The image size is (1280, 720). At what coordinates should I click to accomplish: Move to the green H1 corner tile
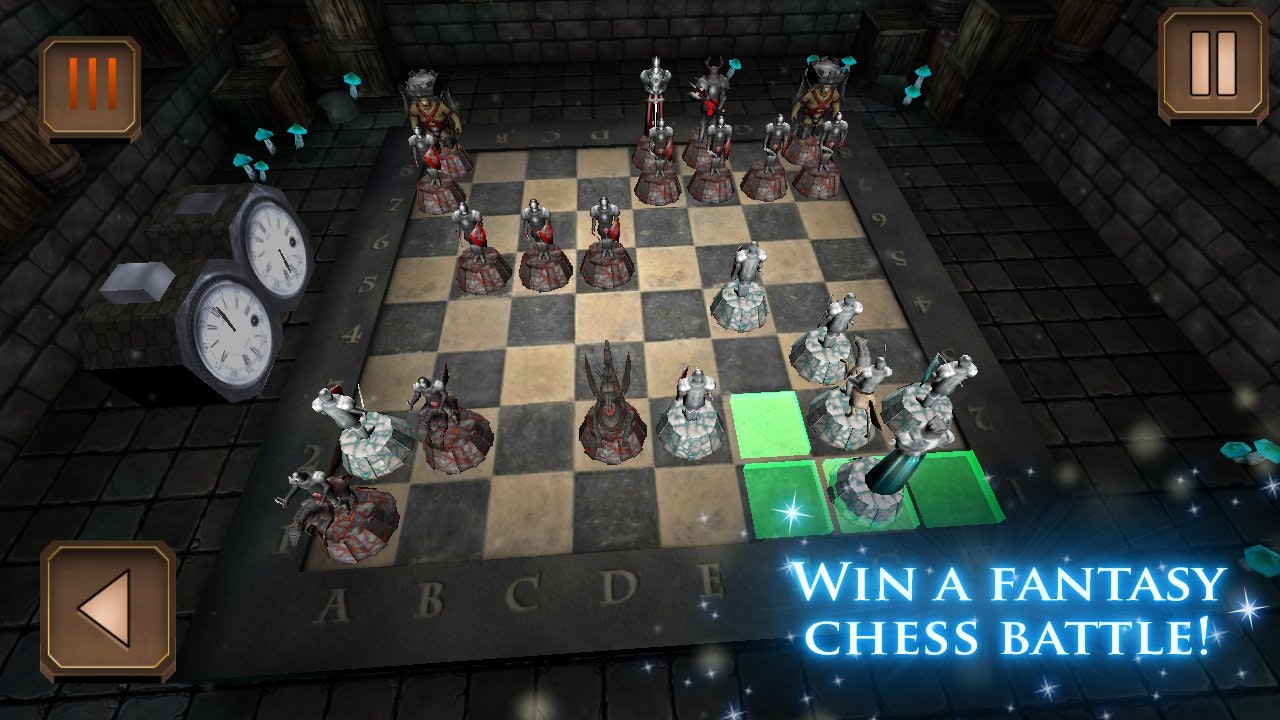[x=955, y=490]
